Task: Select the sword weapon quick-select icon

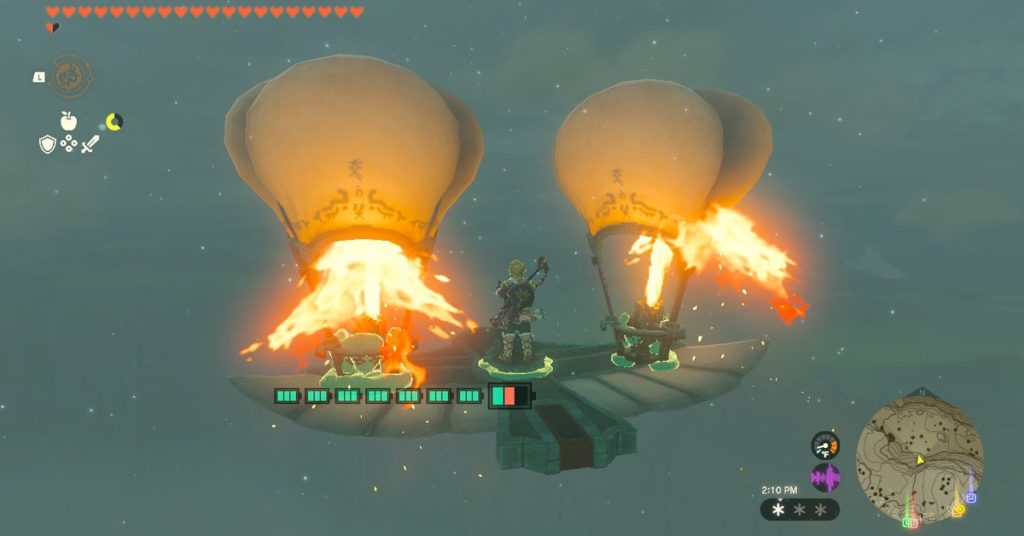Action: [x=90, y=145]
